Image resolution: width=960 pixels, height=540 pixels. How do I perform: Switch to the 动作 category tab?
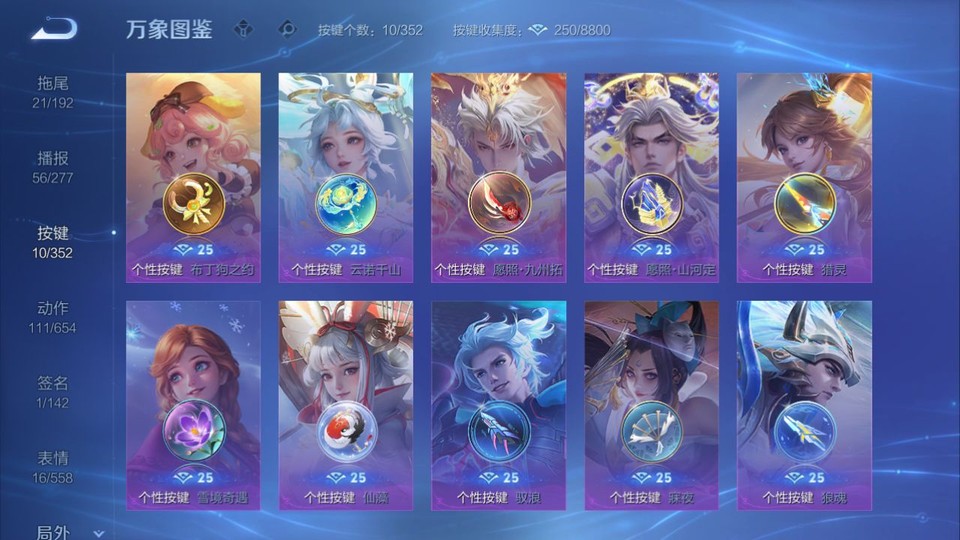coord(53,316)
